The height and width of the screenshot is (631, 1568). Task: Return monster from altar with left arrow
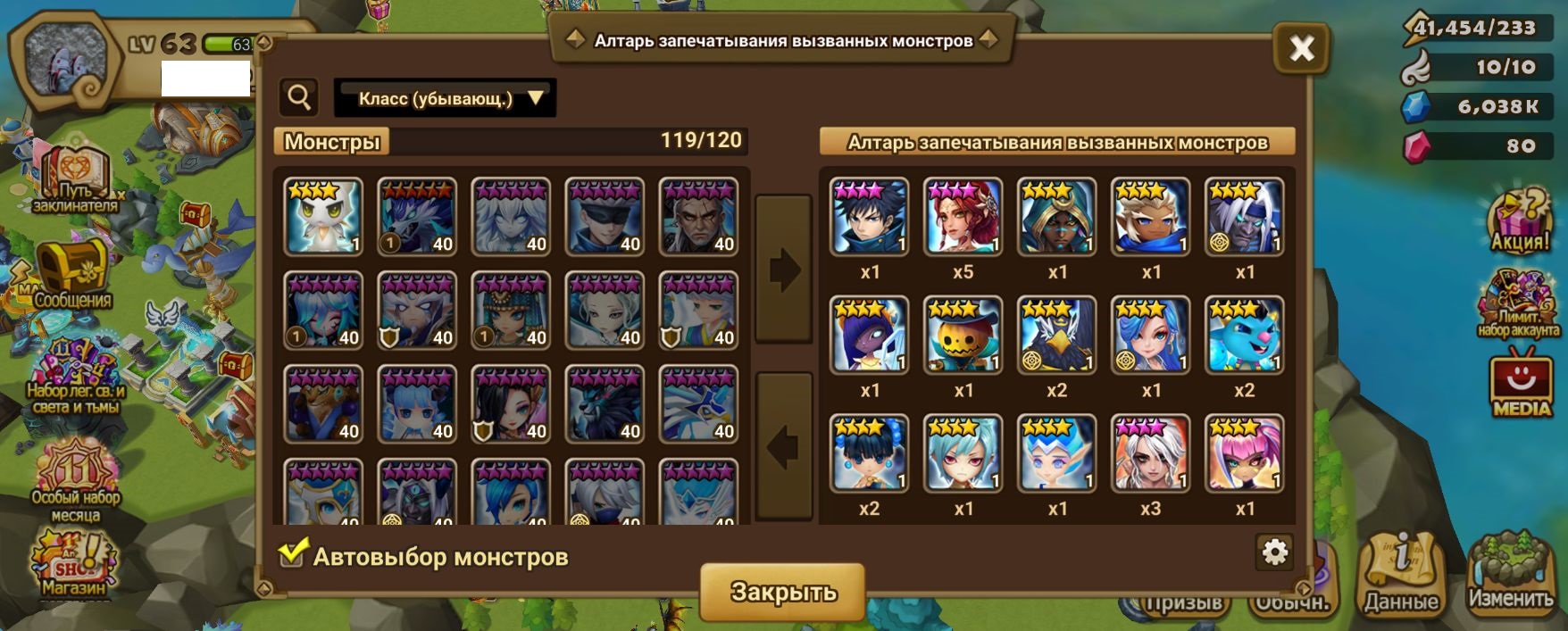[x=783, y=446]
